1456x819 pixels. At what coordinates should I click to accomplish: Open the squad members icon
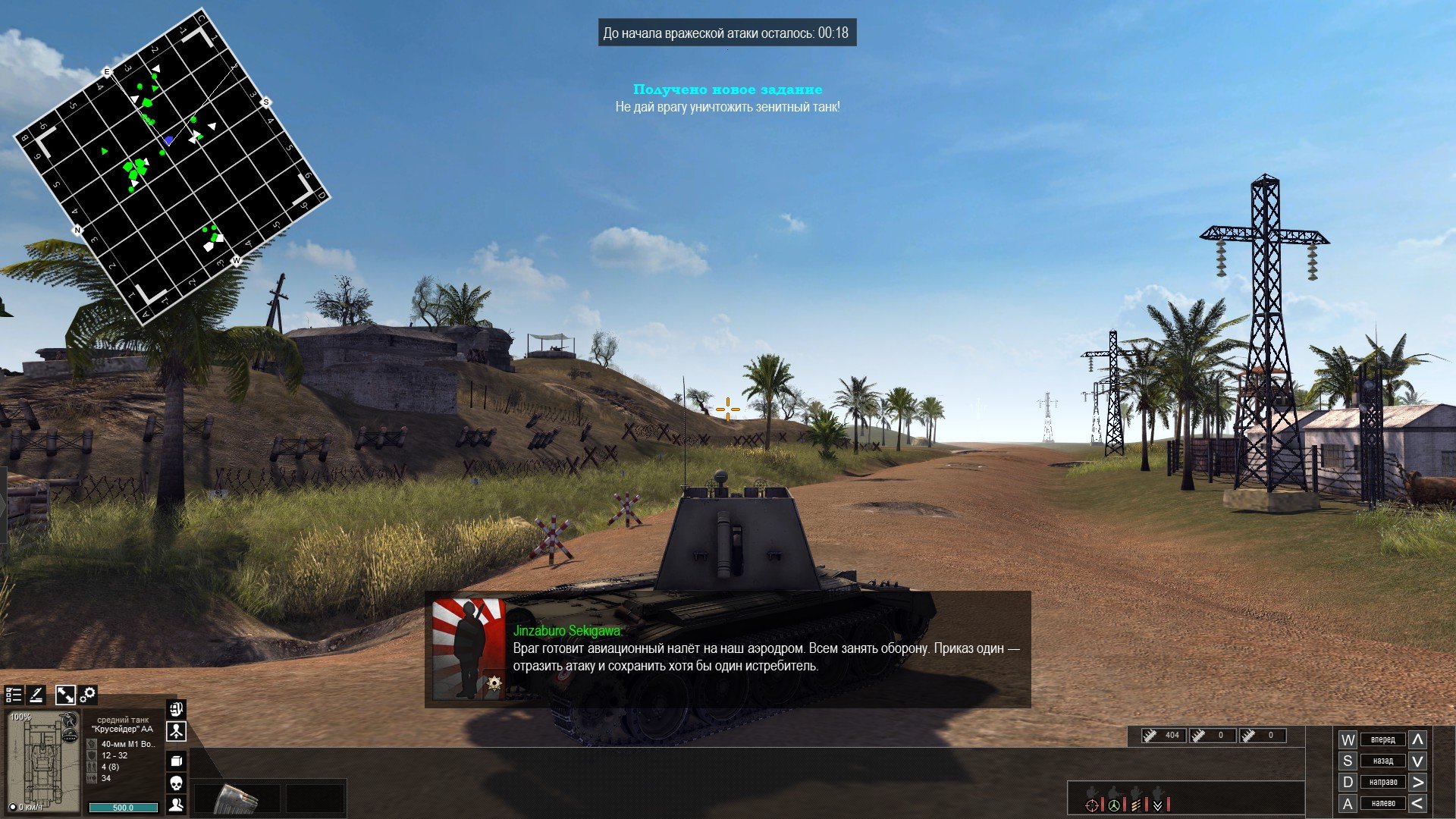(176, 805)
